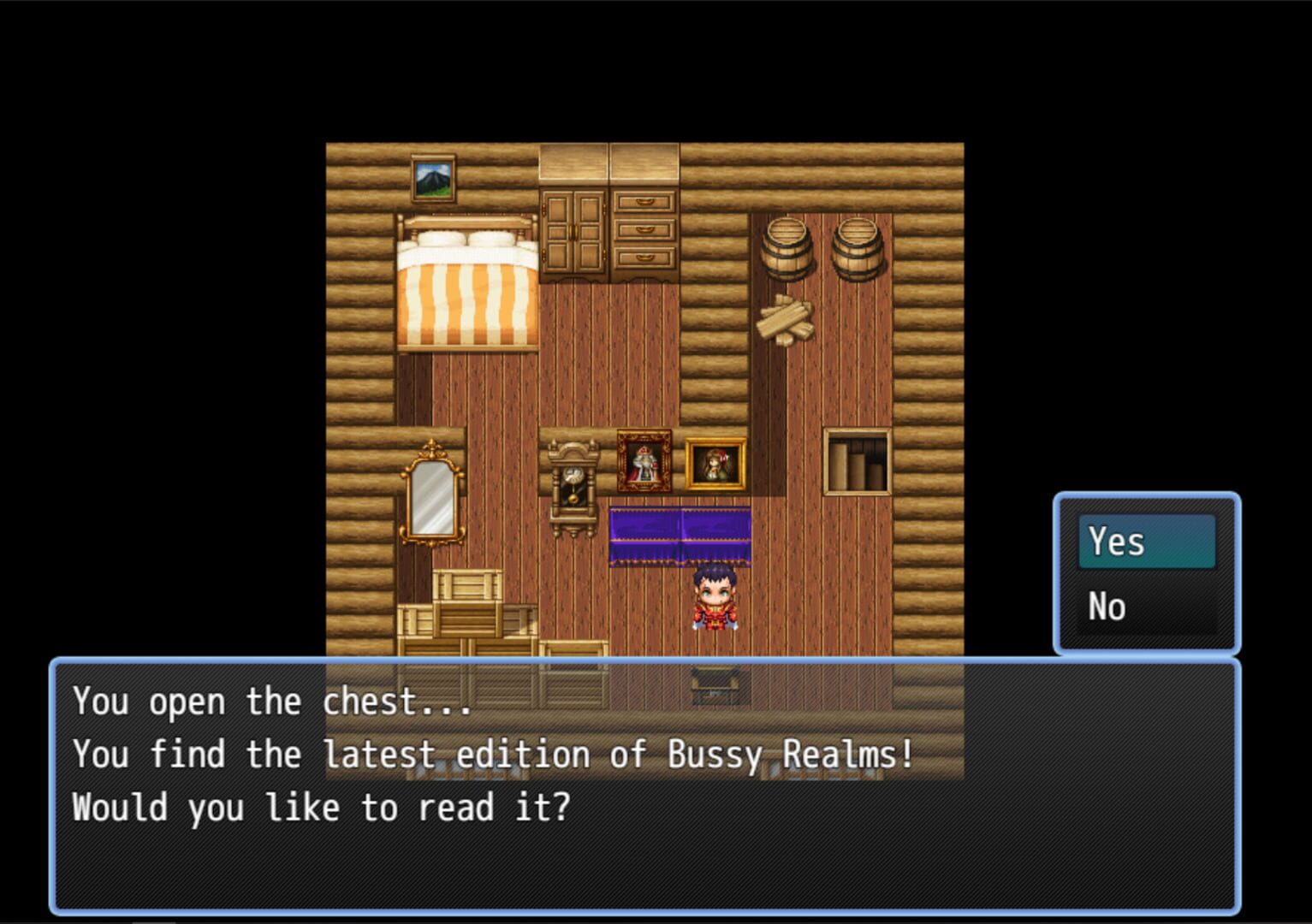Click the No option in the choice menu
Viewport: 1312px width, 924px height.
point(1108,606)
